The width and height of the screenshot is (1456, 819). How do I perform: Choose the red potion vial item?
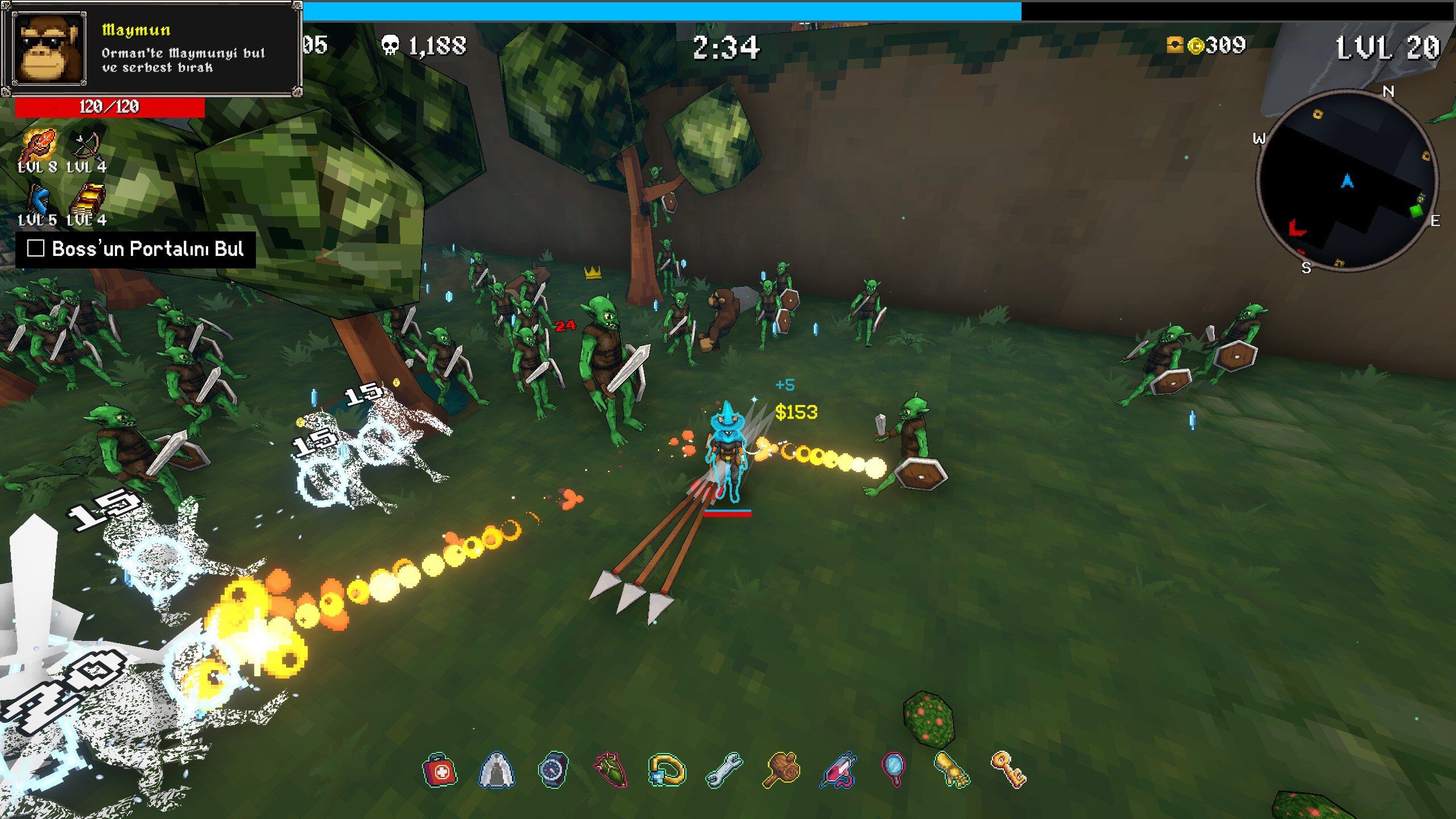pos(838,771)
